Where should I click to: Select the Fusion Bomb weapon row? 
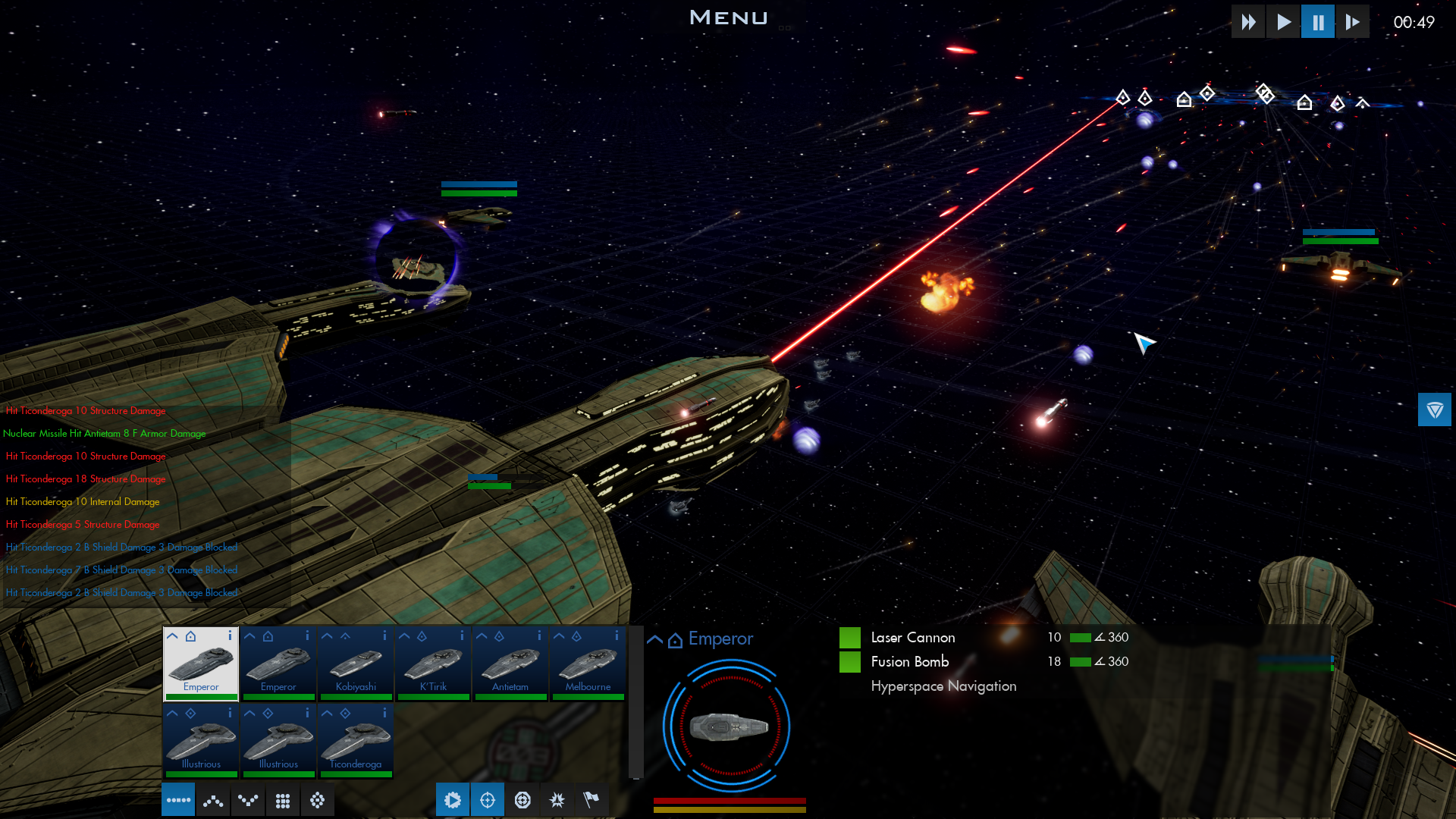(910, 662)
